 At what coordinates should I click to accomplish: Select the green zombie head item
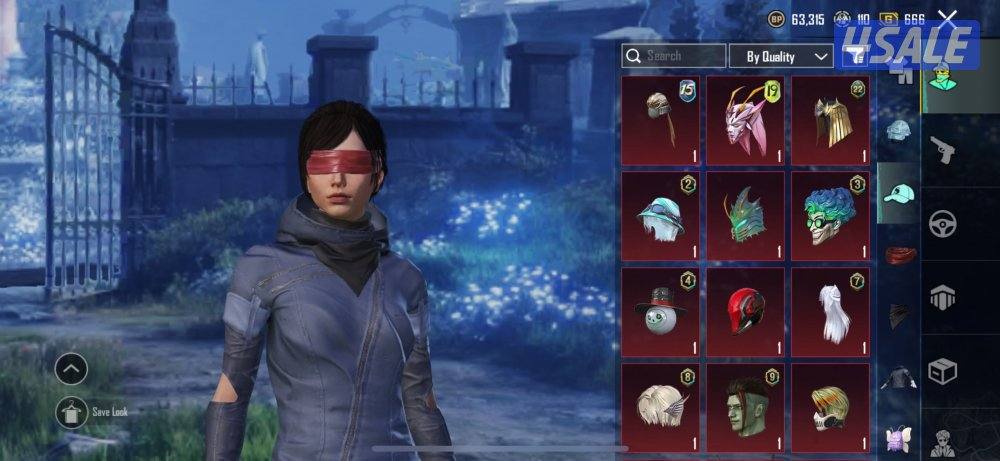point(745,407)
